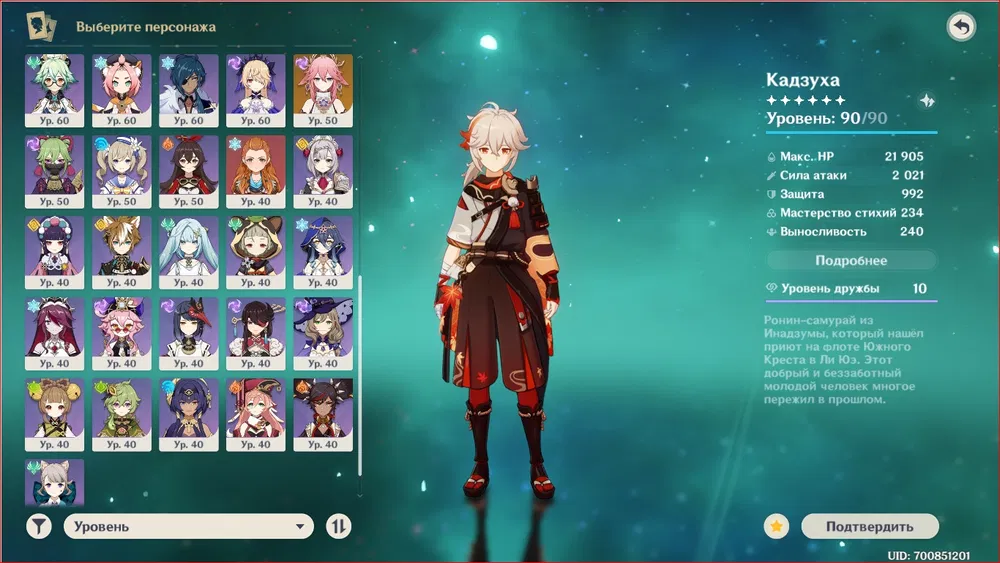This screenshot has width=1000, height=563.
Task: Select Yae Miko on the gold background
Action: 322,89
